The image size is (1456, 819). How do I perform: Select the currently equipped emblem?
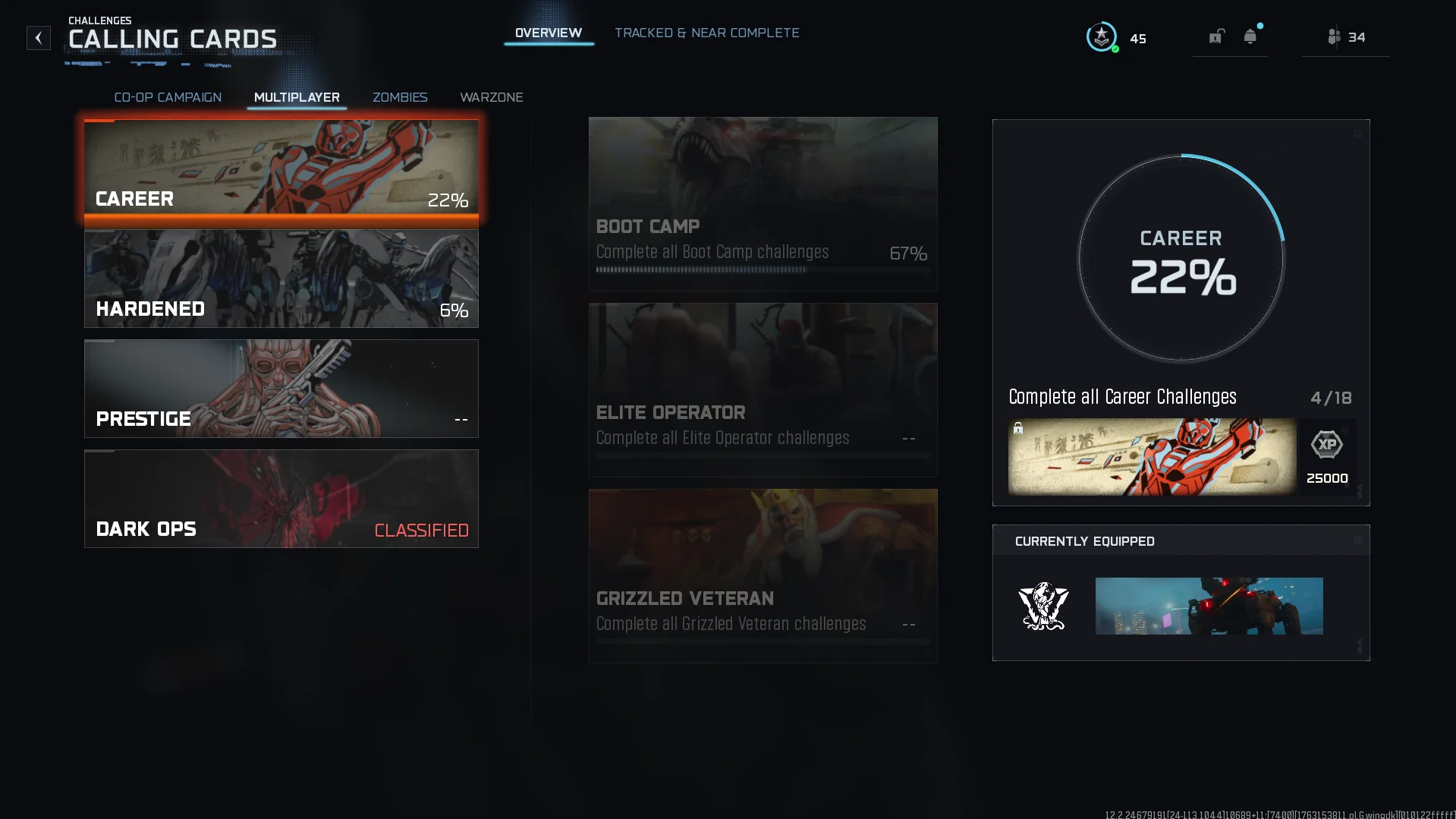click(1043, 606)
